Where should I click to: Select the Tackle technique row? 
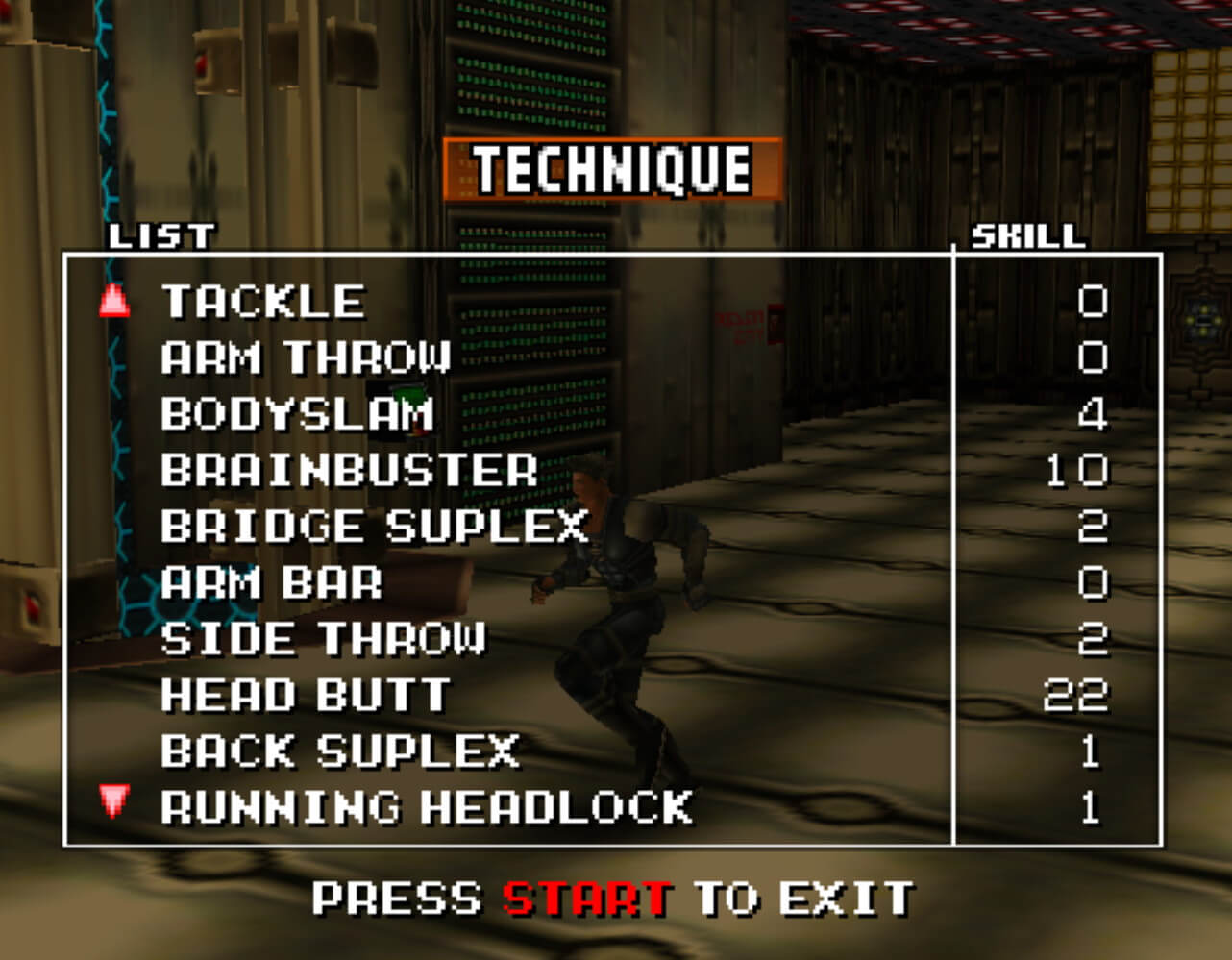pos(262,302)
